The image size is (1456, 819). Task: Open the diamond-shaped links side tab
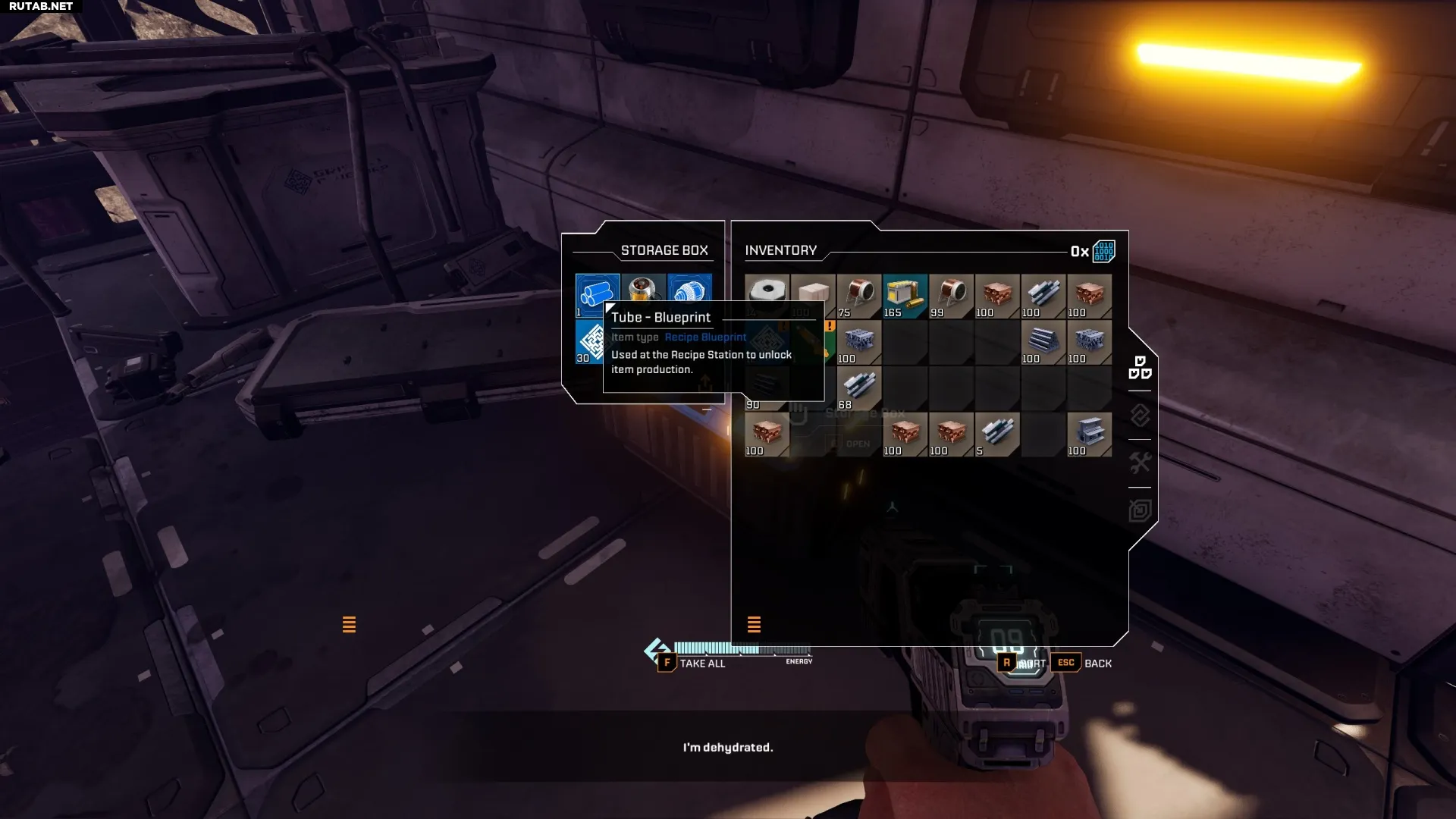1140,416
